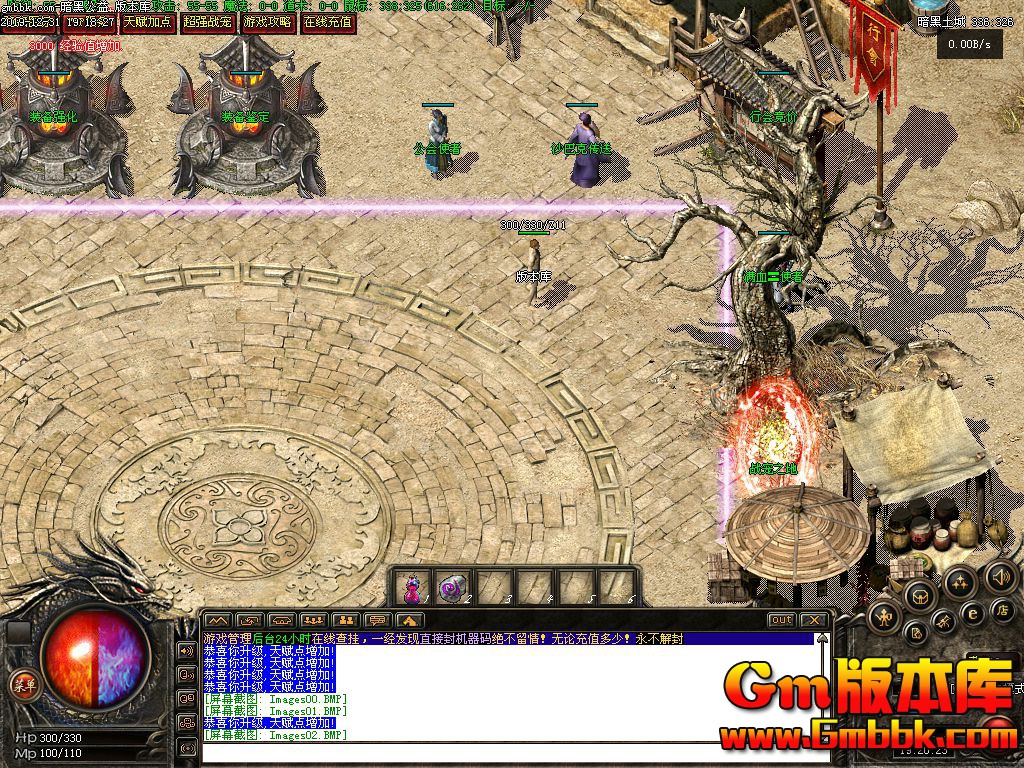Close the chat window with the X

tap(815, 620)
